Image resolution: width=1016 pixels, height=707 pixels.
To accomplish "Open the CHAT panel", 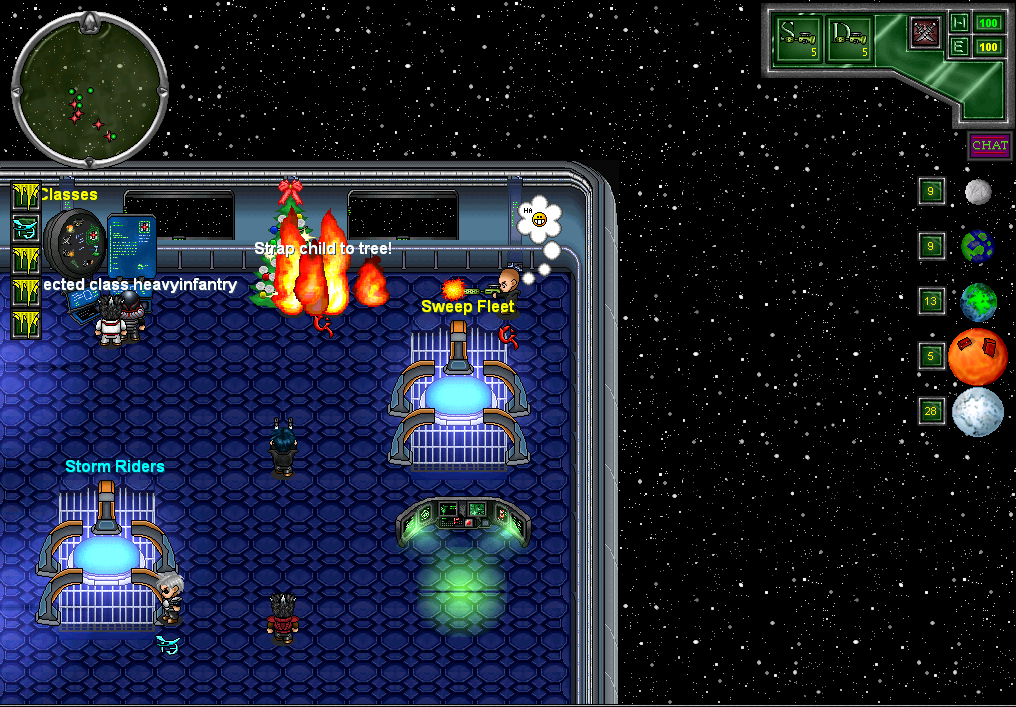I will [x=989, y=146].
